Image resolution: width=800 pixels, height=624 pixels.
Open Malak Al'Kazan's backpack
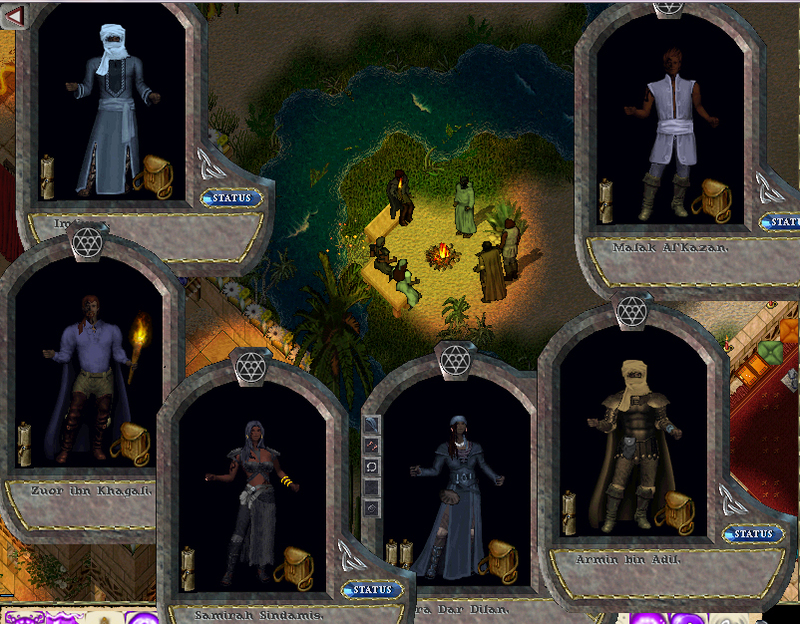(x=712, y=199)
